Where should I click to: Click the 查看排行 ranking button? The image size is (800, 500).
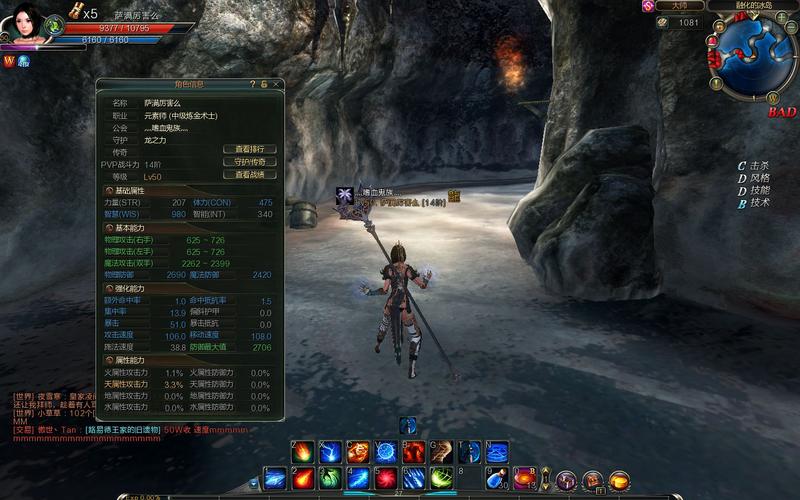249,149
